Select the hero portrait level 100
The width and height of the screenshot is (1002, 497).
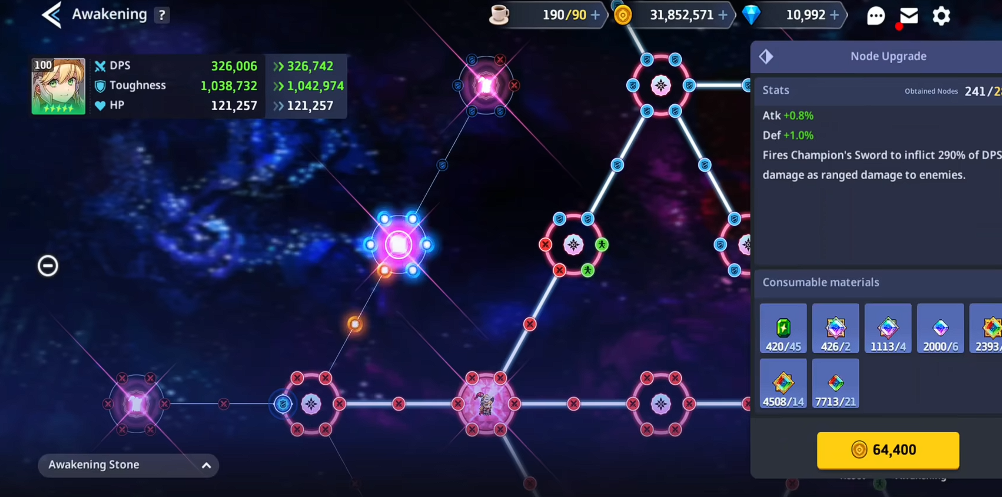point(58,86)
